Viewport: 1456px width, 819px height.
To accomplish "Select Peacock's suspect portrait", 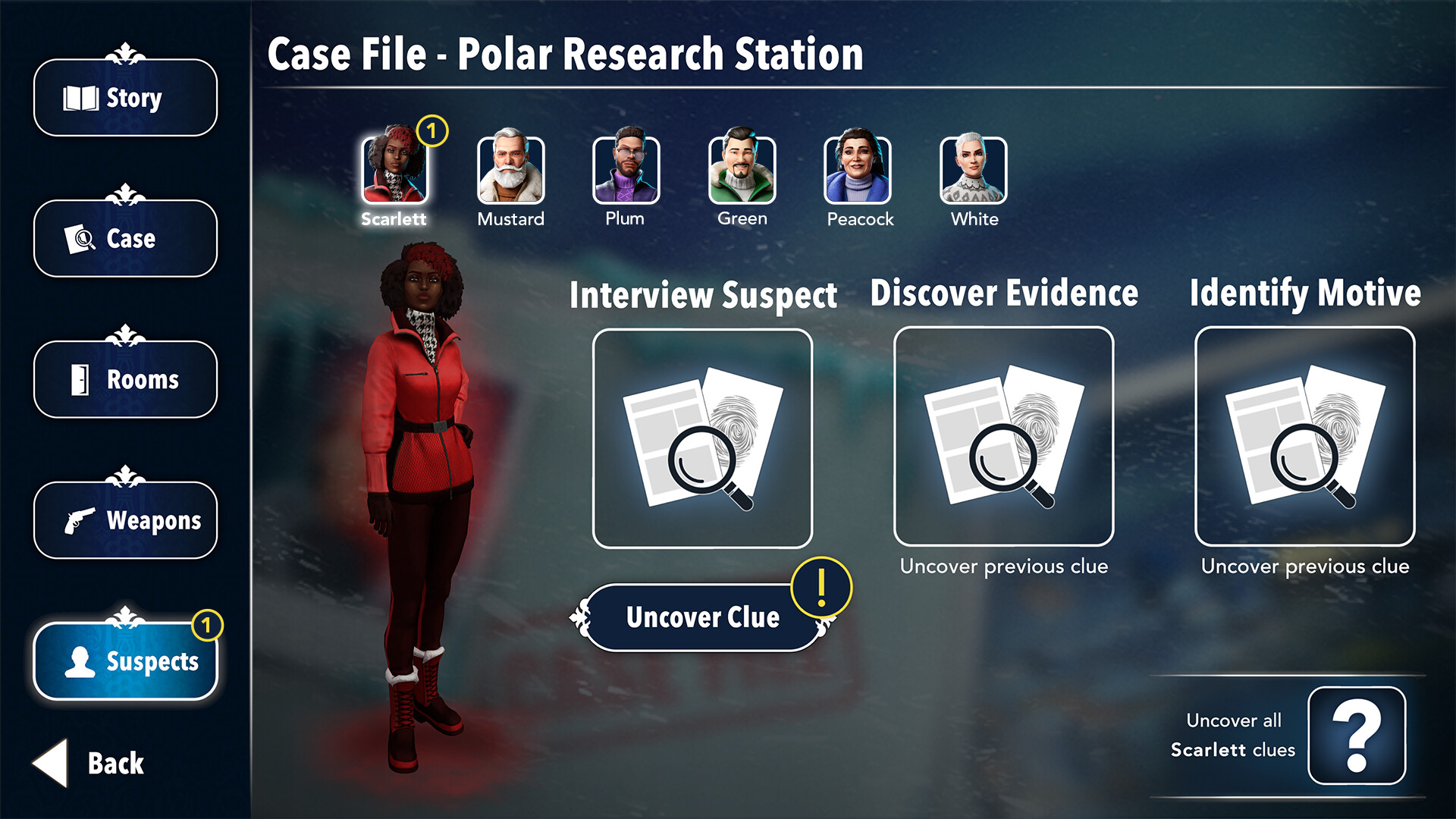I will pyautogui.click(x=858, y=171).
